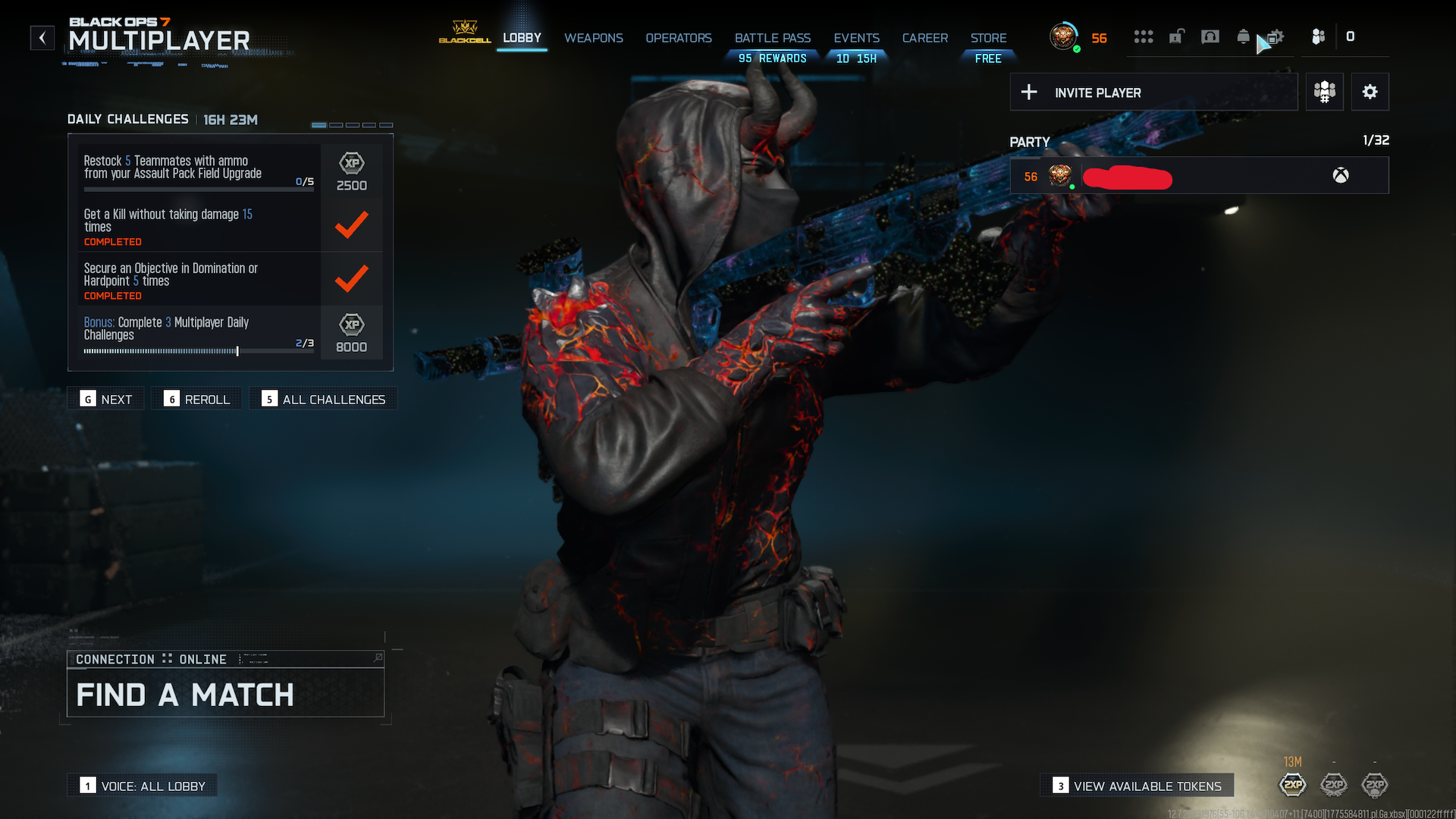Select the Battle Pass tab
Image resolution: width=1456 pixels, height=819 pixels.
(772, 38)
